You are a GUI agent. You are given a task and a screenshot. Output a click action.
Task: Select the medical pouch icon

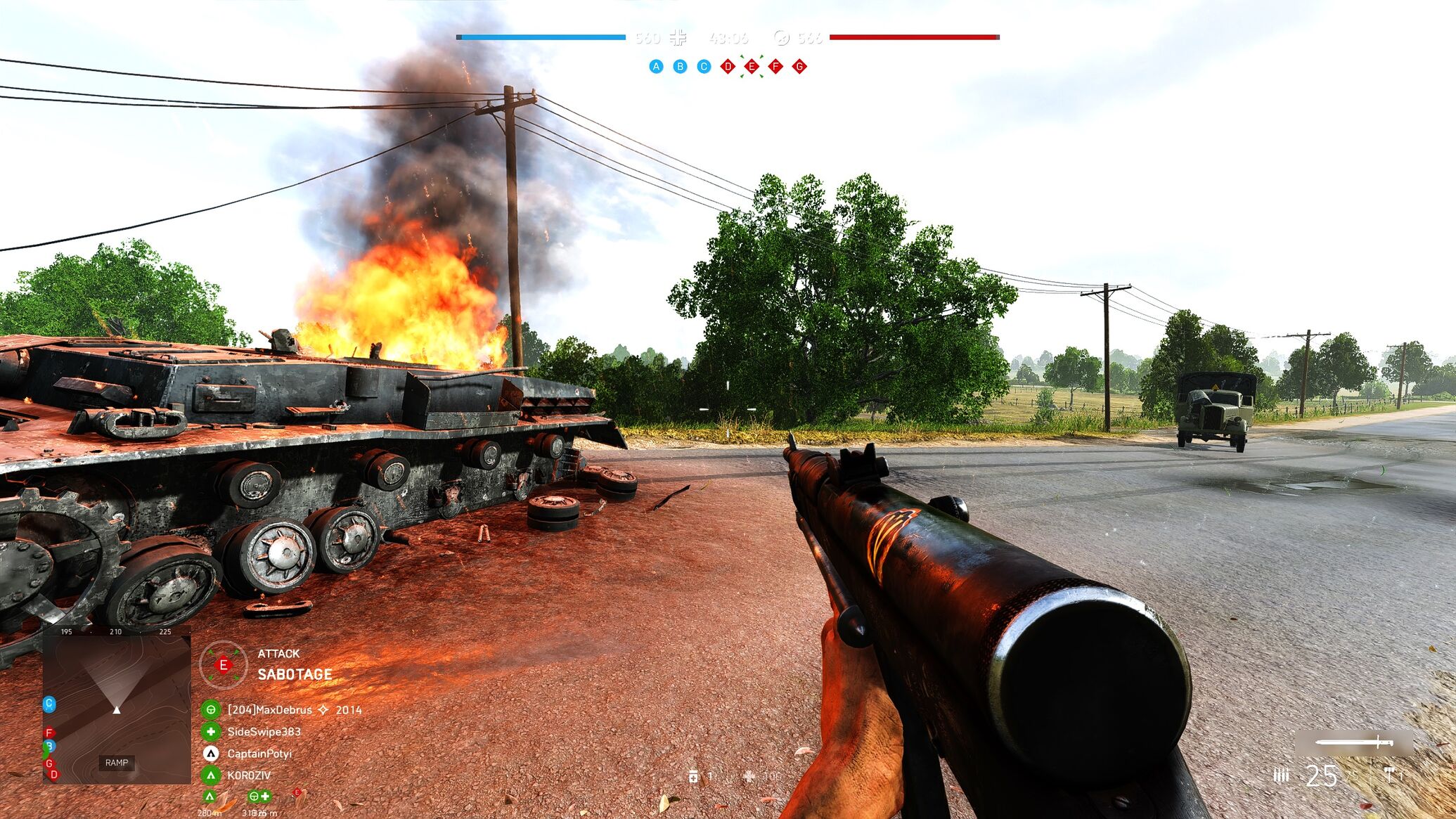[694, 776]
